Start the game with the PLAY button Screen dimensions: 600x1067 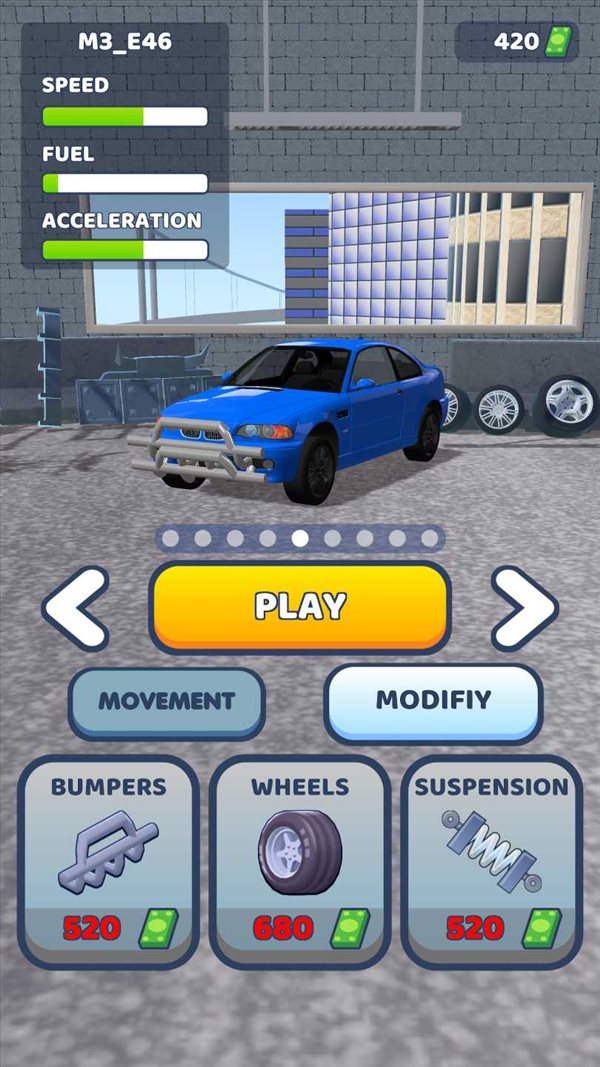point(300,606)
